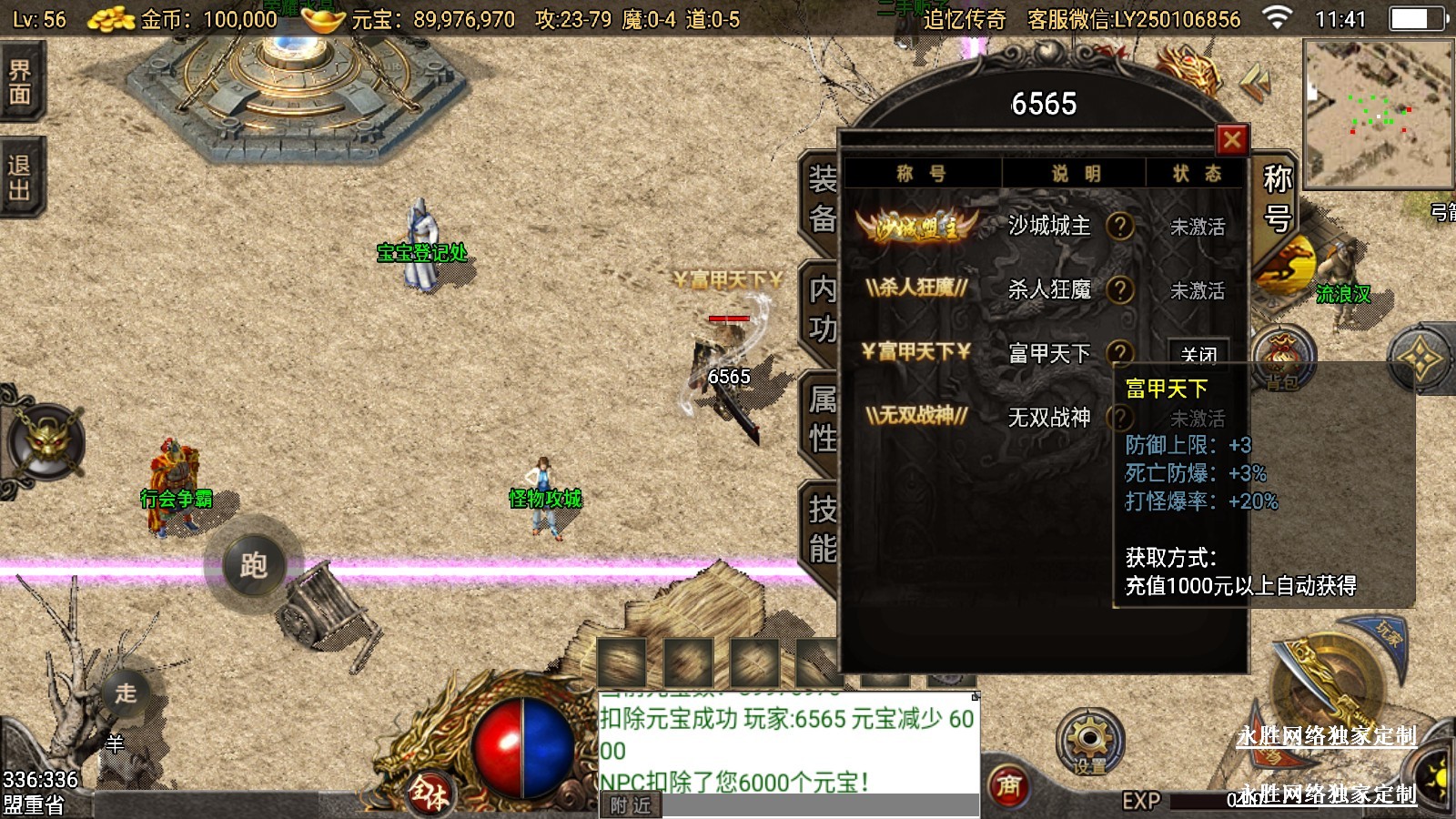Click the 退出 exit button
The width and height of the screenshot is (1456, 819).
point(20,177)
